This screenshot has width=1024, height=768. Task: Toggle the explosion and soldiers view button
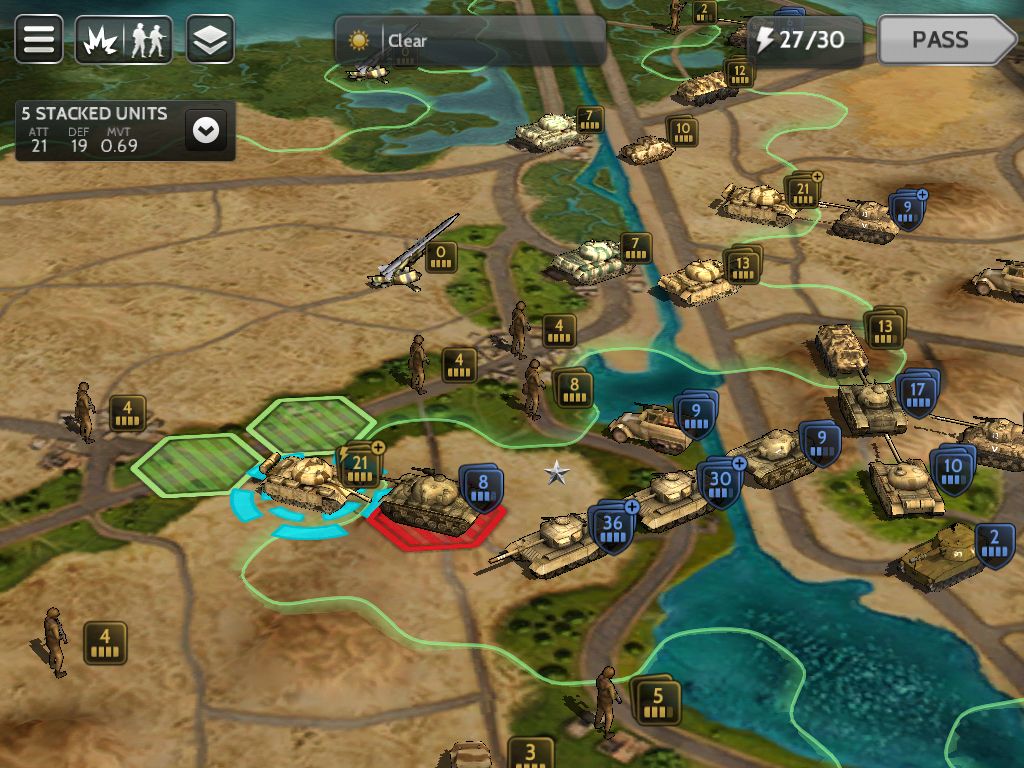click(x=124, y=40)
